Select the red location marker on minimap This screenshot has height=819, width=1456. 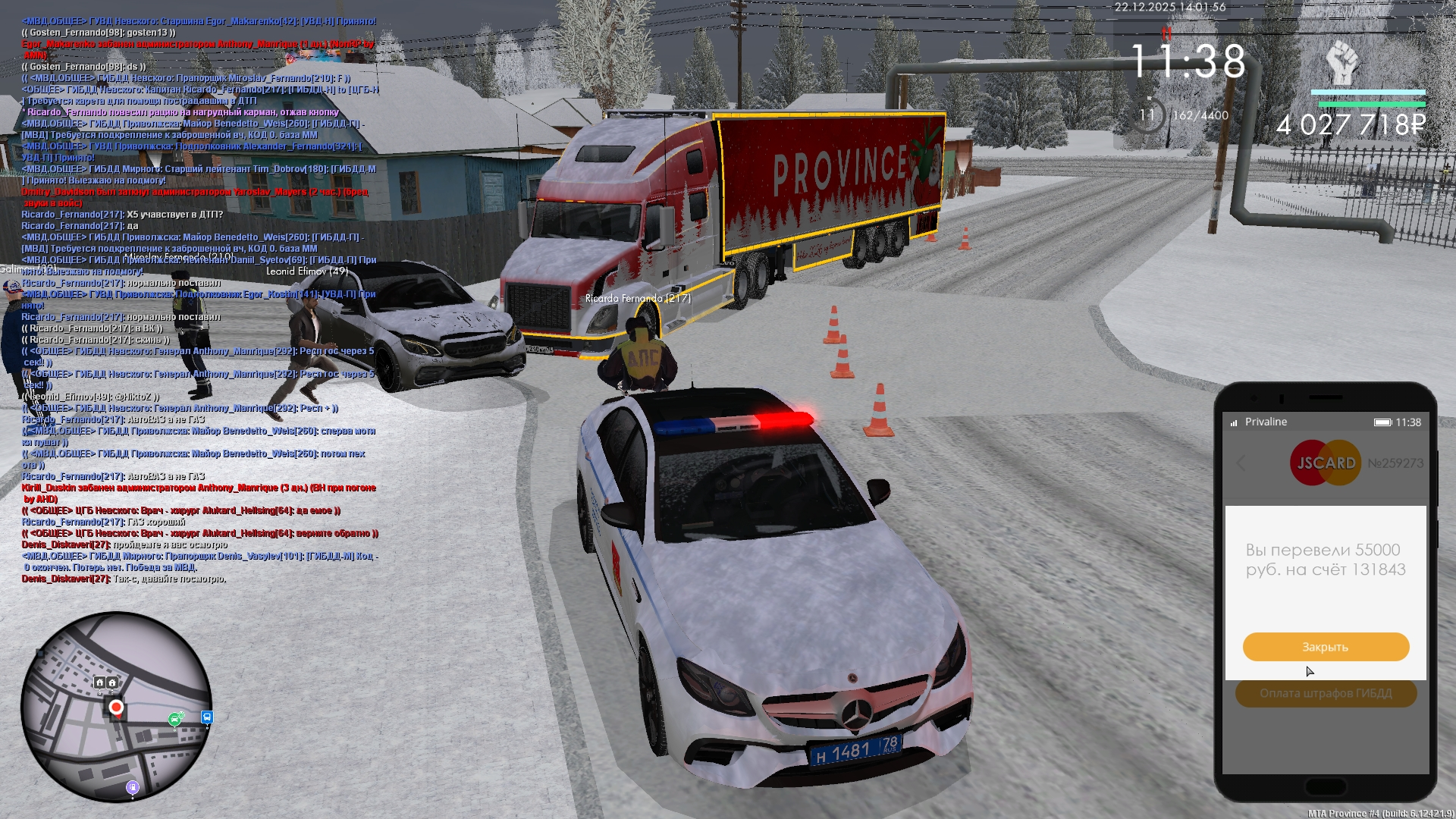pos(116,708)
